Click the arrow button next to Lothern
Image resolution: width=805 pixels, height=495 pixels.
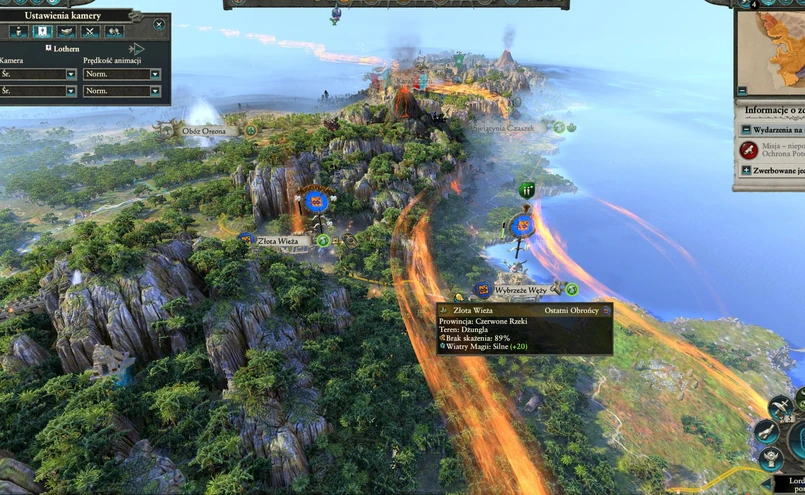[138, 49]
